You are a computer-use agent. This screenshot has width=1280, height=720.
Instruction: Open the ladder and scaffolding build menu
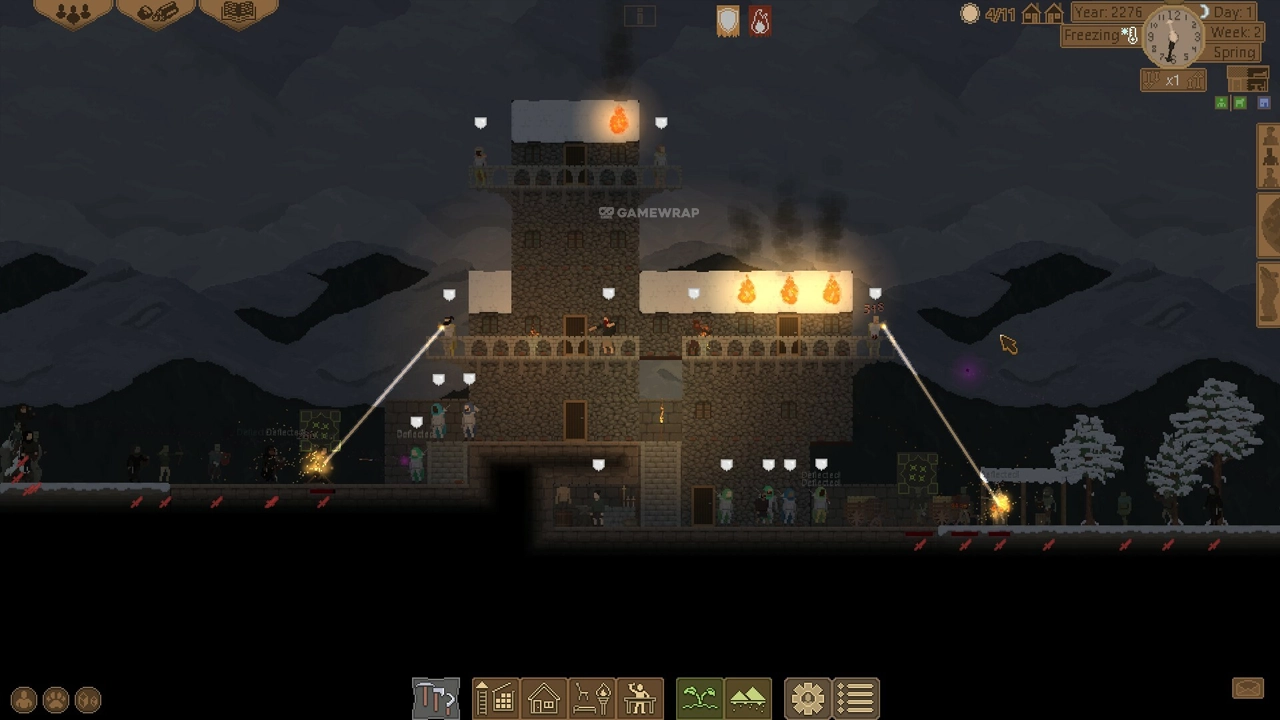coord(495,698)
